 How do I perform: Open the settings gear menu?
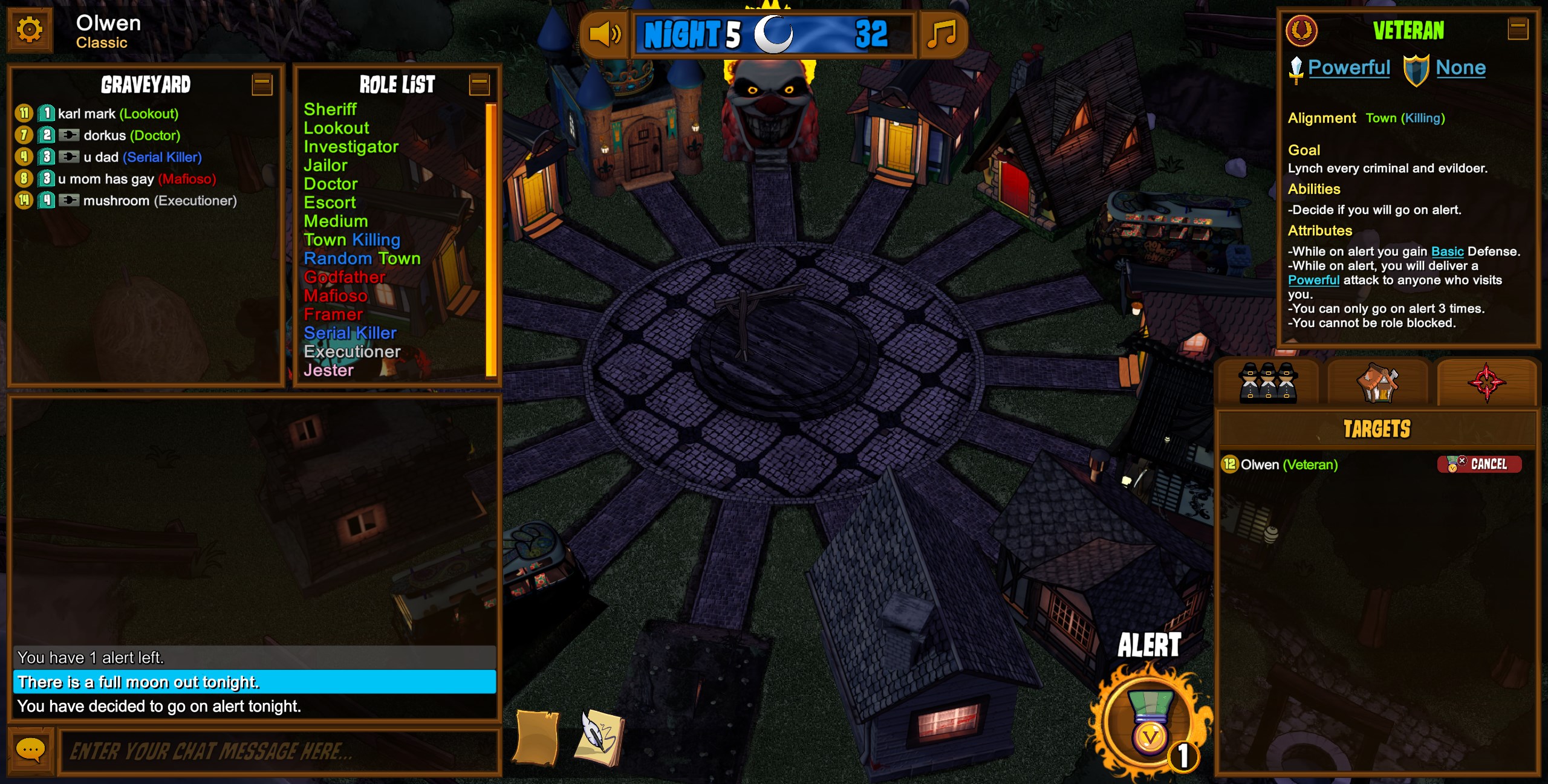coord(30,30)
